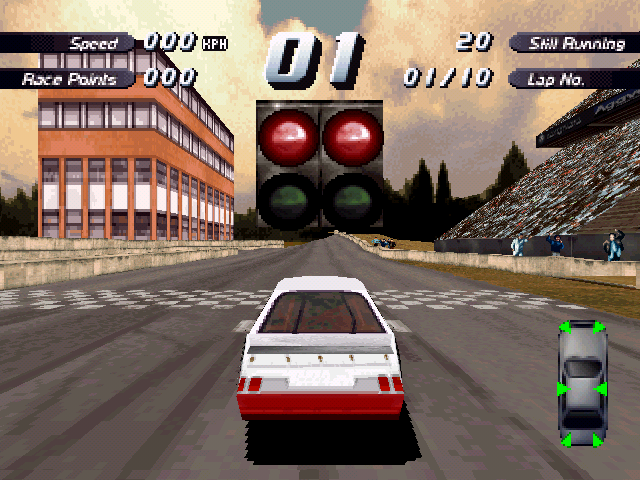
Task: Click the Race Points label
Action: [70, 78]
